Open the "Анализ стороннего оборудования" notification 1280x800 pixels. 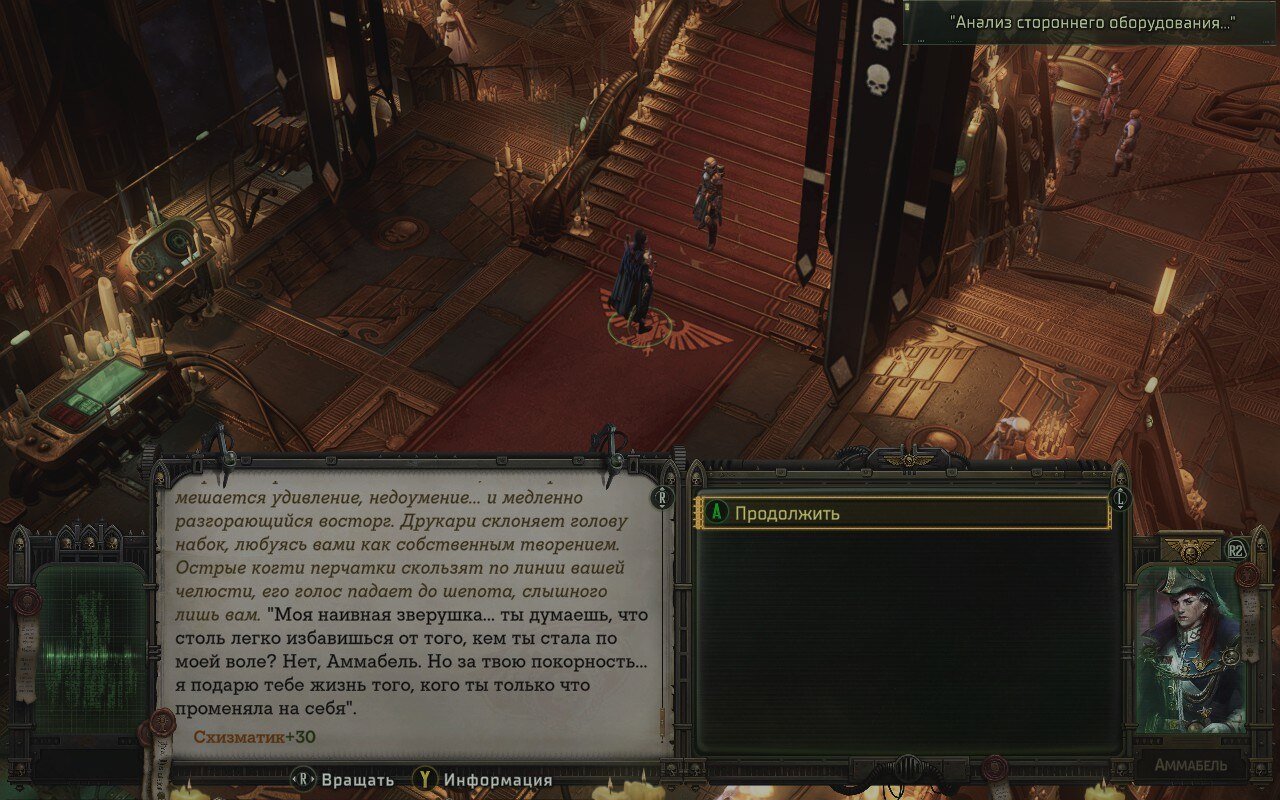pos(1091,23)
